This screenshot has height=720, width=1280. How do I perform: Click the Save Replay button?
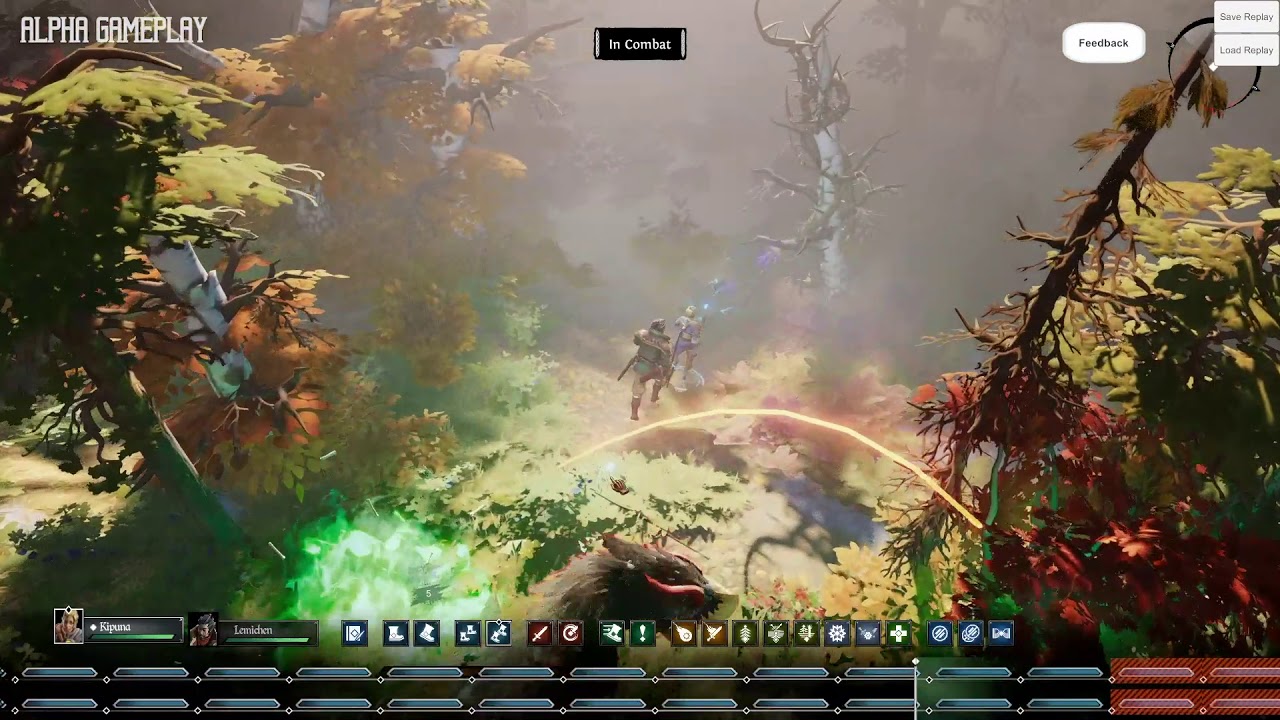tap(1246, 17)
